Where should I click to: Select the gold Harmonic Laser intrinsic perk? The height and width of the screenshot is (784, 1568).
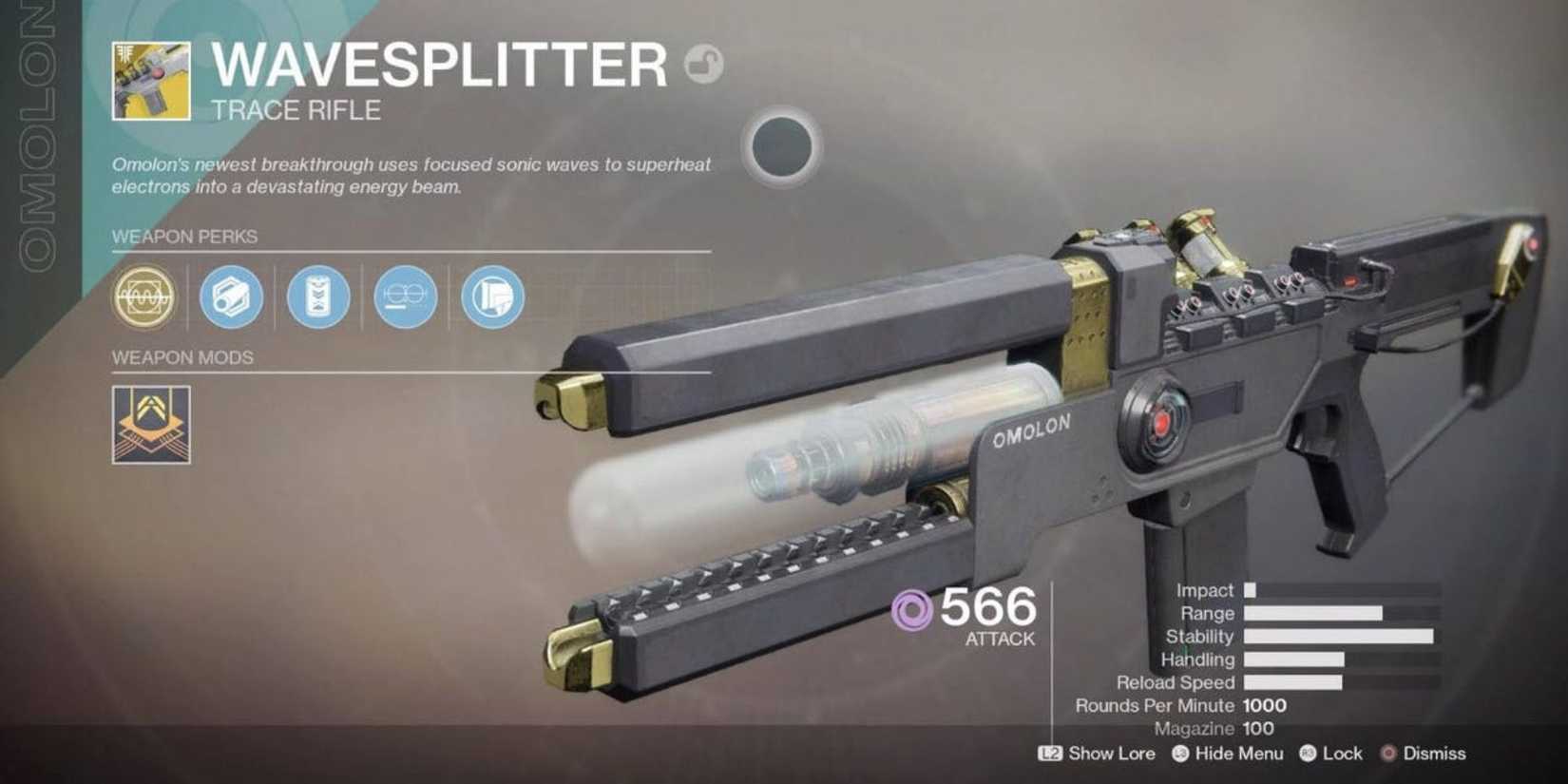143,296
